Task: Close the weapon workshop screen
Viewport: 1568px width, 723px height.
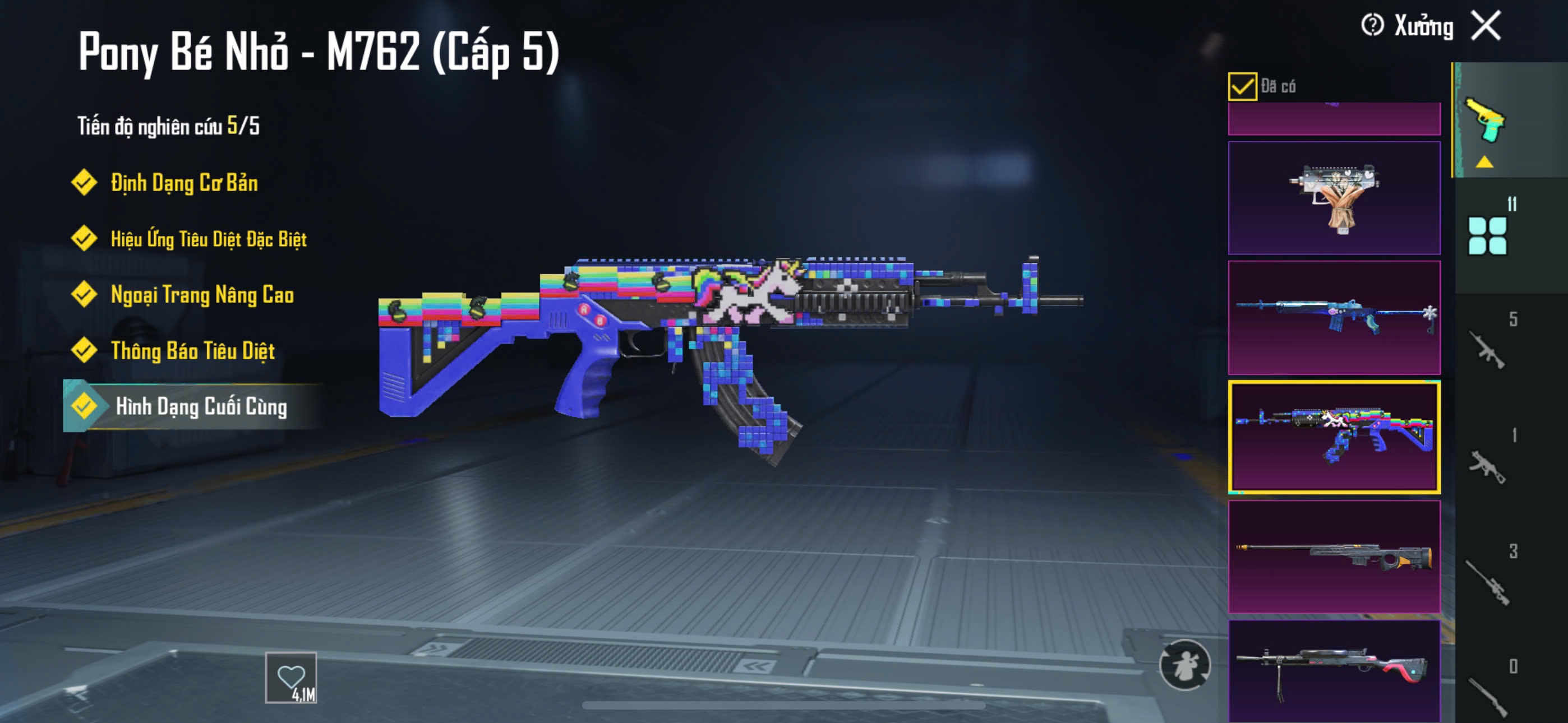Action: [x=1486, y=26]
